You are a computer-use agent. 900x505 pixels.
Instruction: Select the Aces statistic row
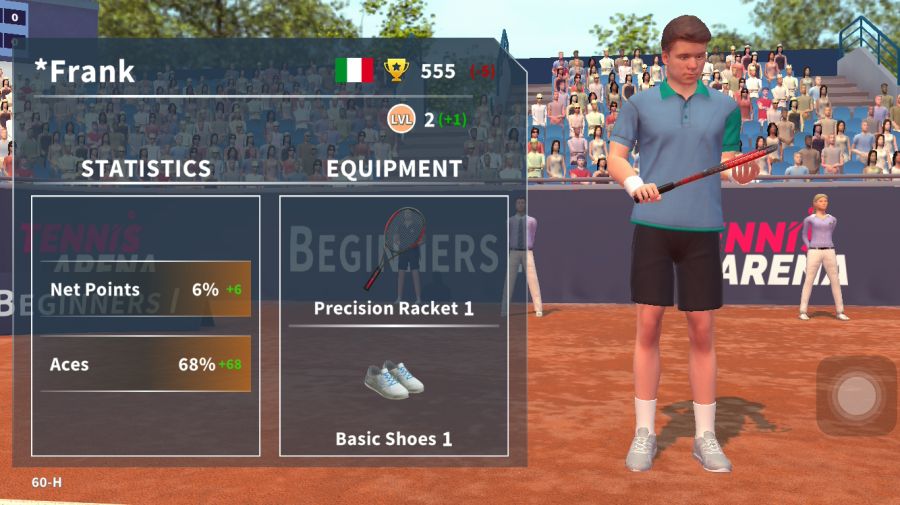(146, 364)
